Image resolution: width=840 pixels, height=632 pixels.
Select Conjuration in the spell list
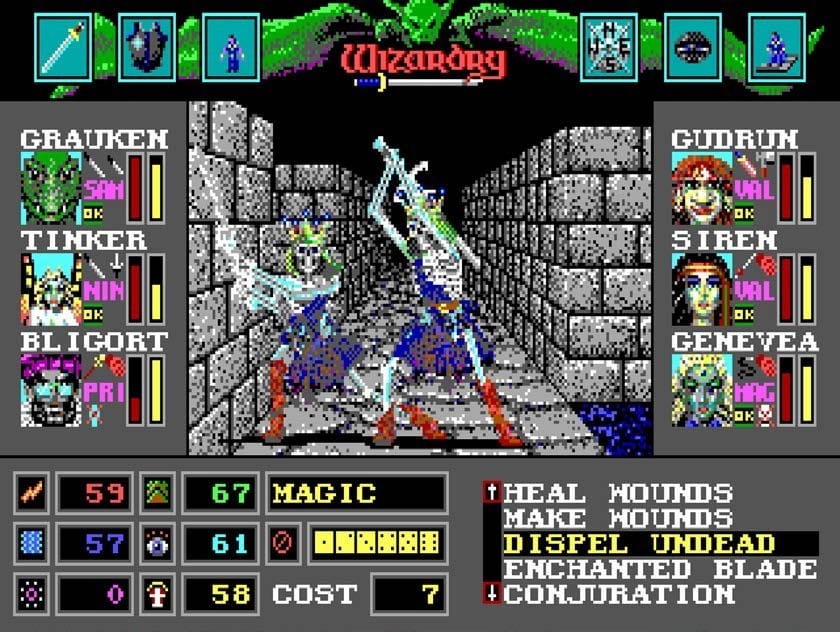(x=618, y=594)
